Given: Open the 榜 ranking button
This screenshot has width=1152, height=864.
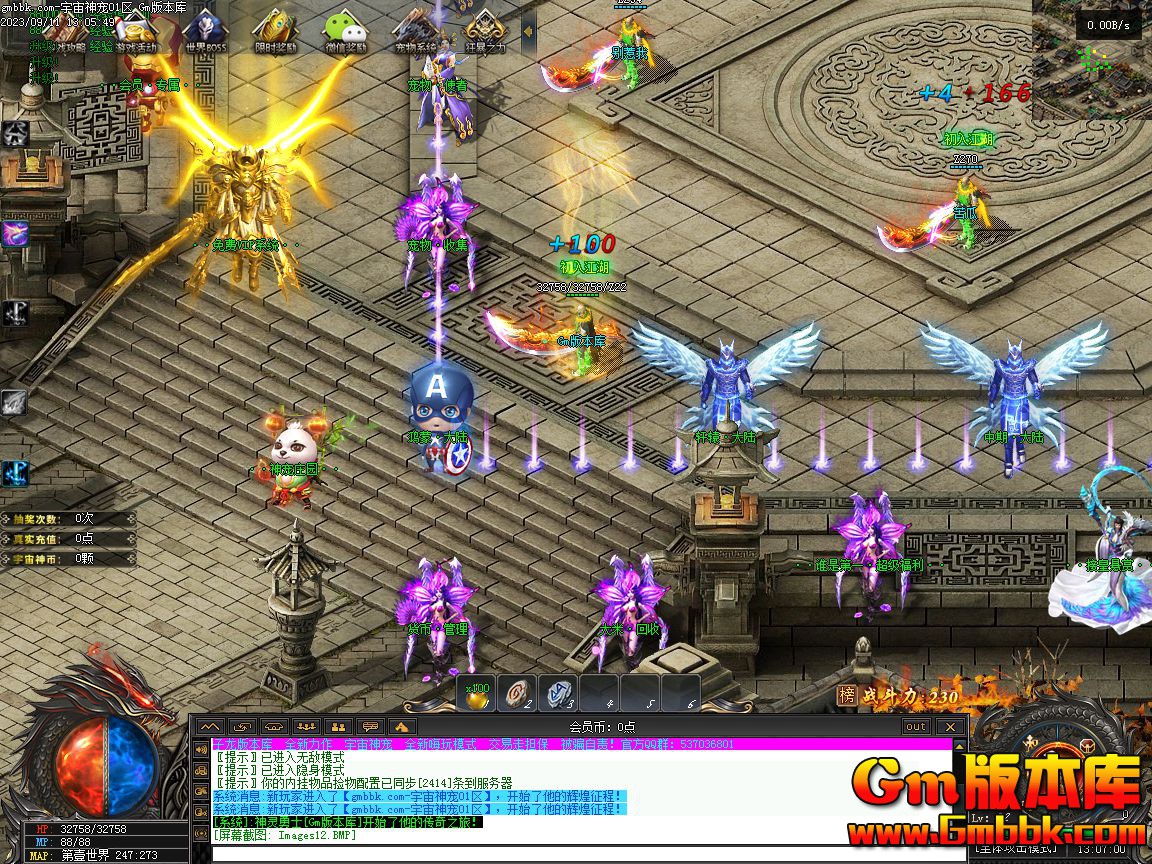Looking at the screenshot, I should tap(847, 695).
